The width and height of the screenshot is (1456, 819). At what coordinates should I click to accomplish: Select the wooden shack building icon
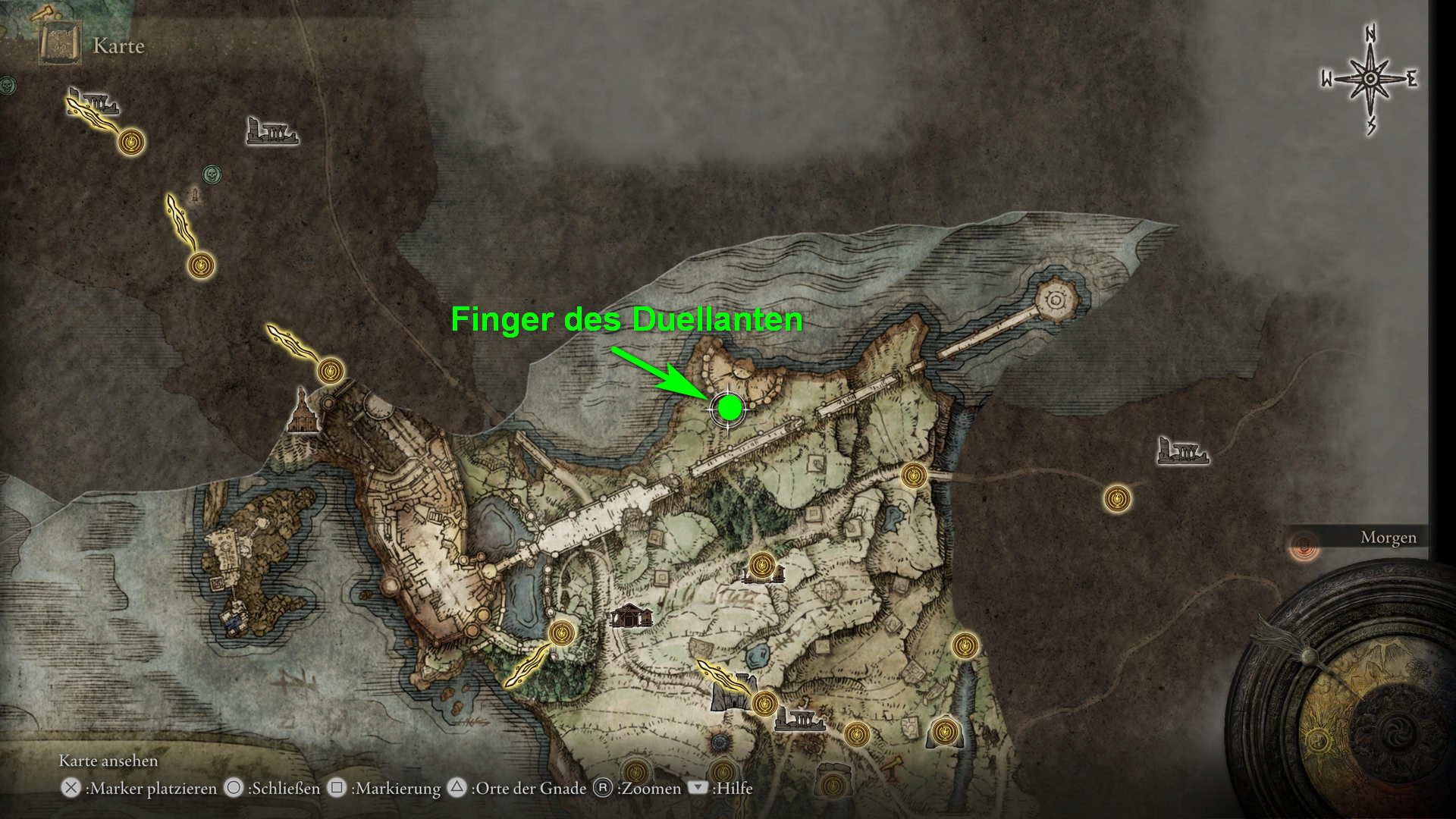pyautogui.click(x=631, y=615)
